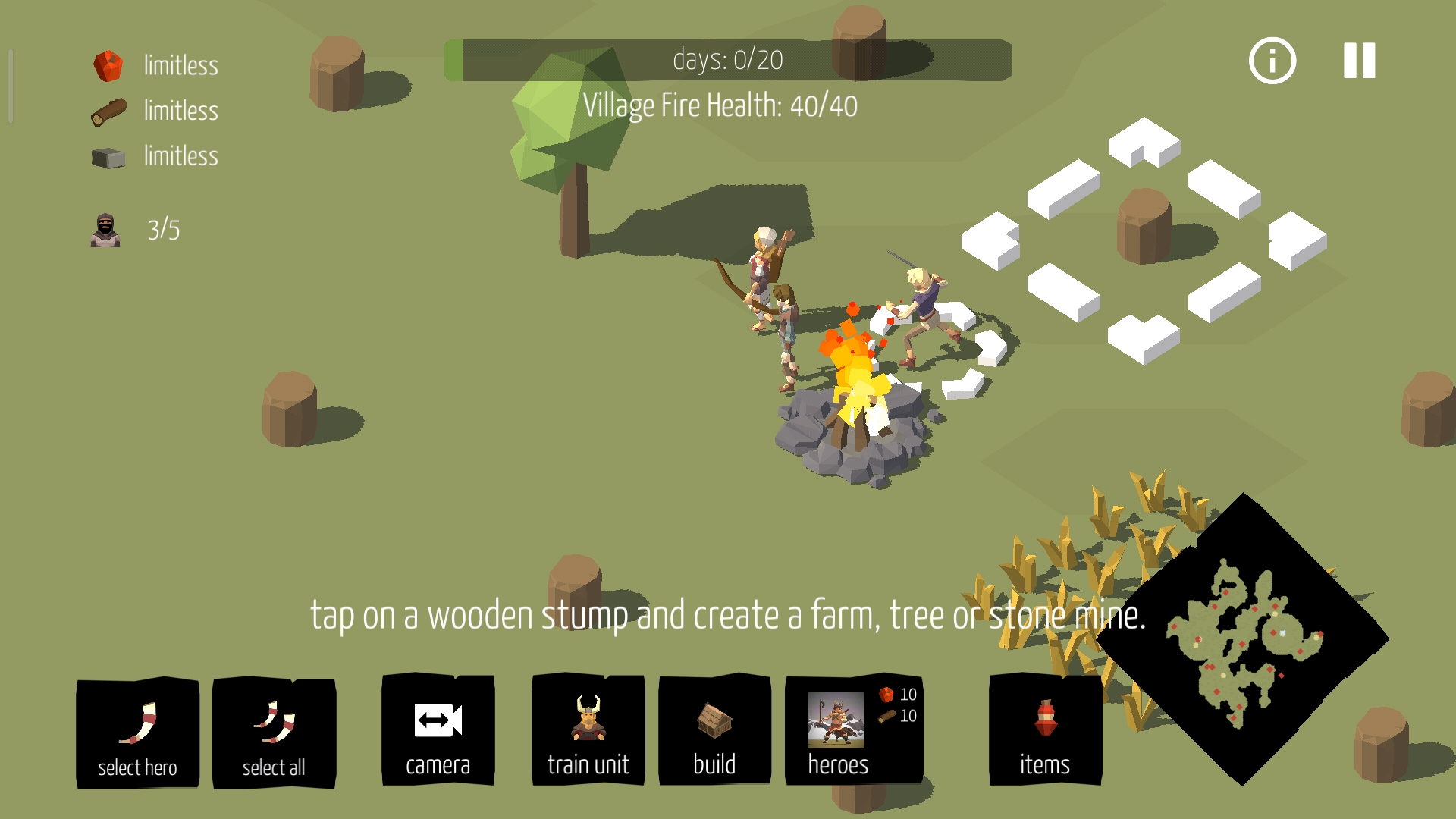This screenshot has height=819, width=1456.
Task: Click the heroes portrait thumbnail
Action: click(x=834, y=720)
